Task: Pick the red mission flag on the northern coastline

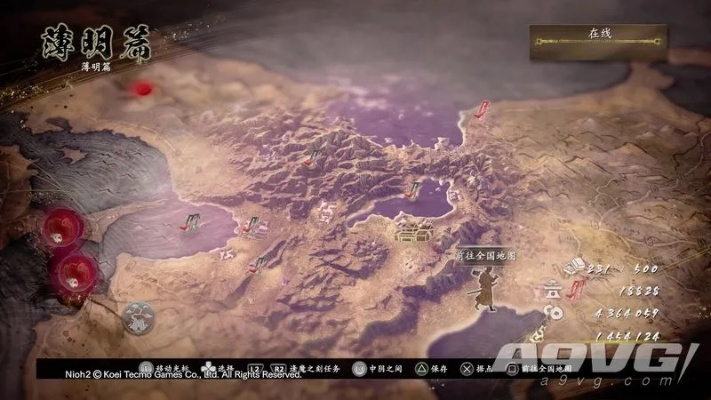Action: (x=481, y=111)
